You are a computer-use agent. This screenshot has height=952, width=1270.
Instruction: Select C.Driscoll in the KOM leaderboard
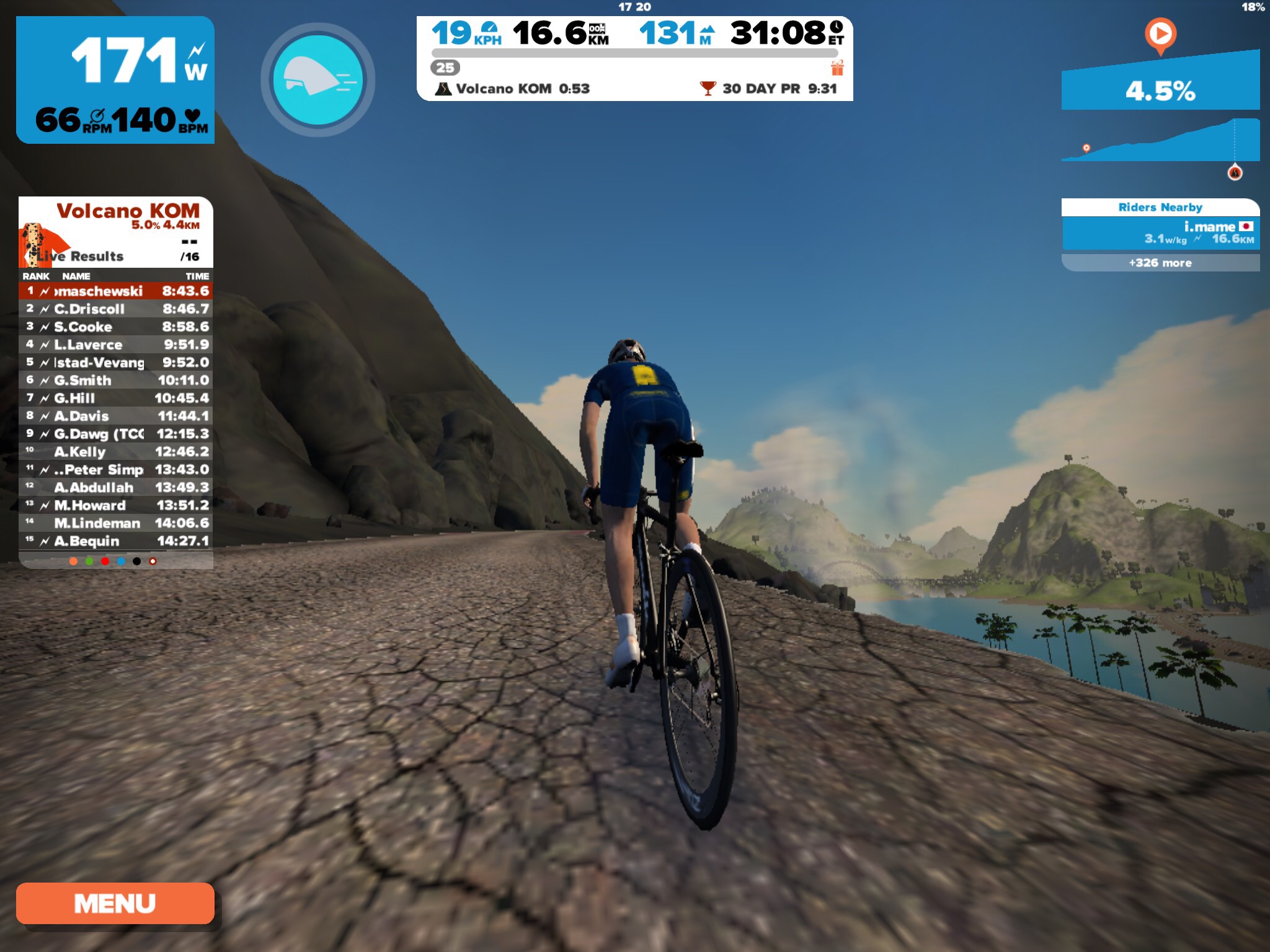point(116,309)
